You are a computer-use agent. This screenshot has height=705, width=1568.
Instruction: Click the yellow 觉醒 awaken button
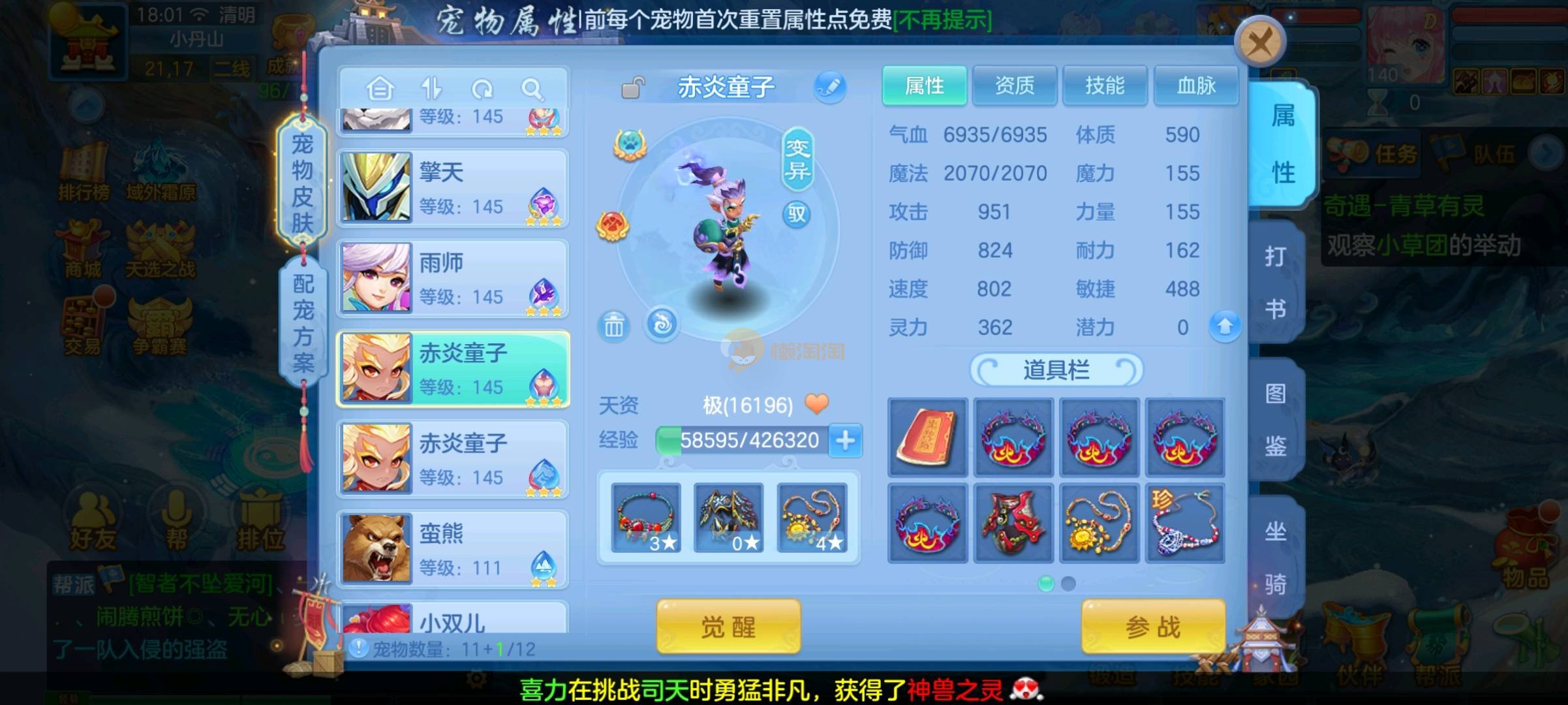tap(728, 627)
